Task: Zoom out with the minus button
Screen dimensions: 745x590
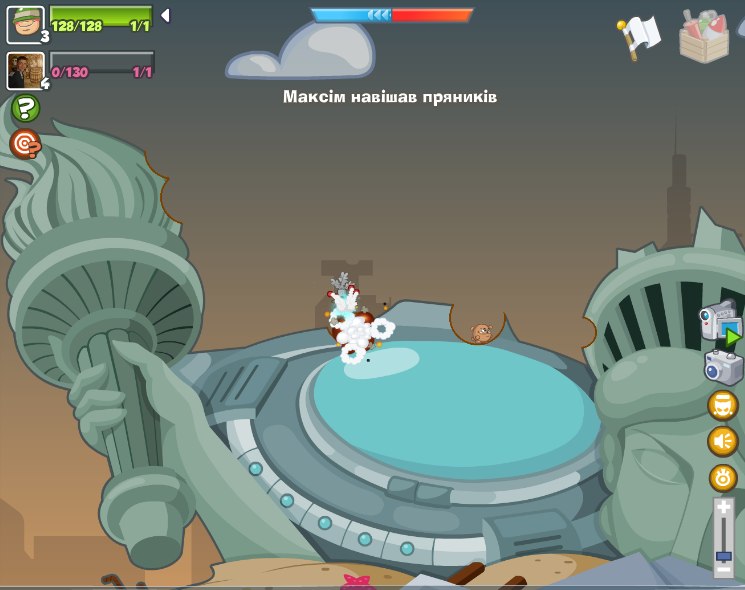Action: pos(723,569)
